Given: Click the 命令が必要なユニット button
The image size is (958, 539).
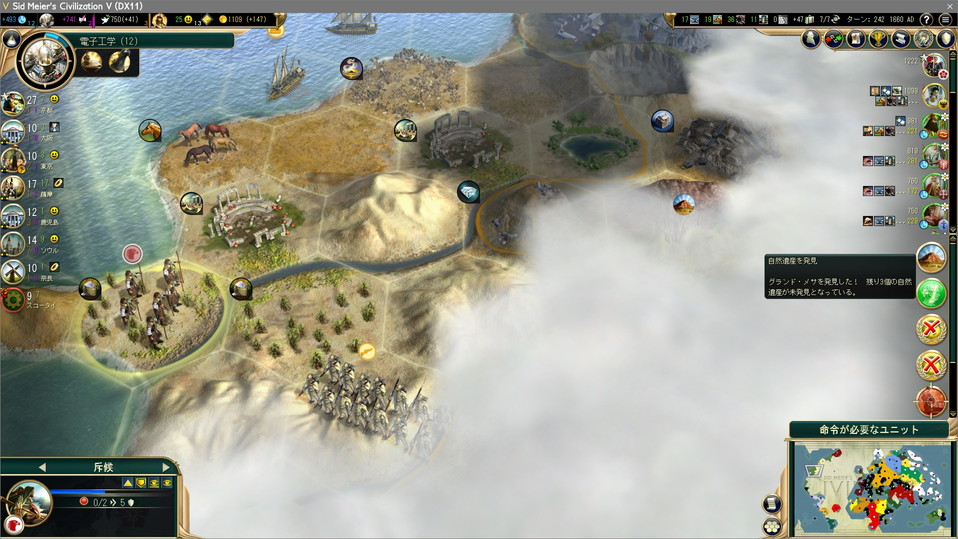Looking at the screenshot, I should (x=868, y=430).
